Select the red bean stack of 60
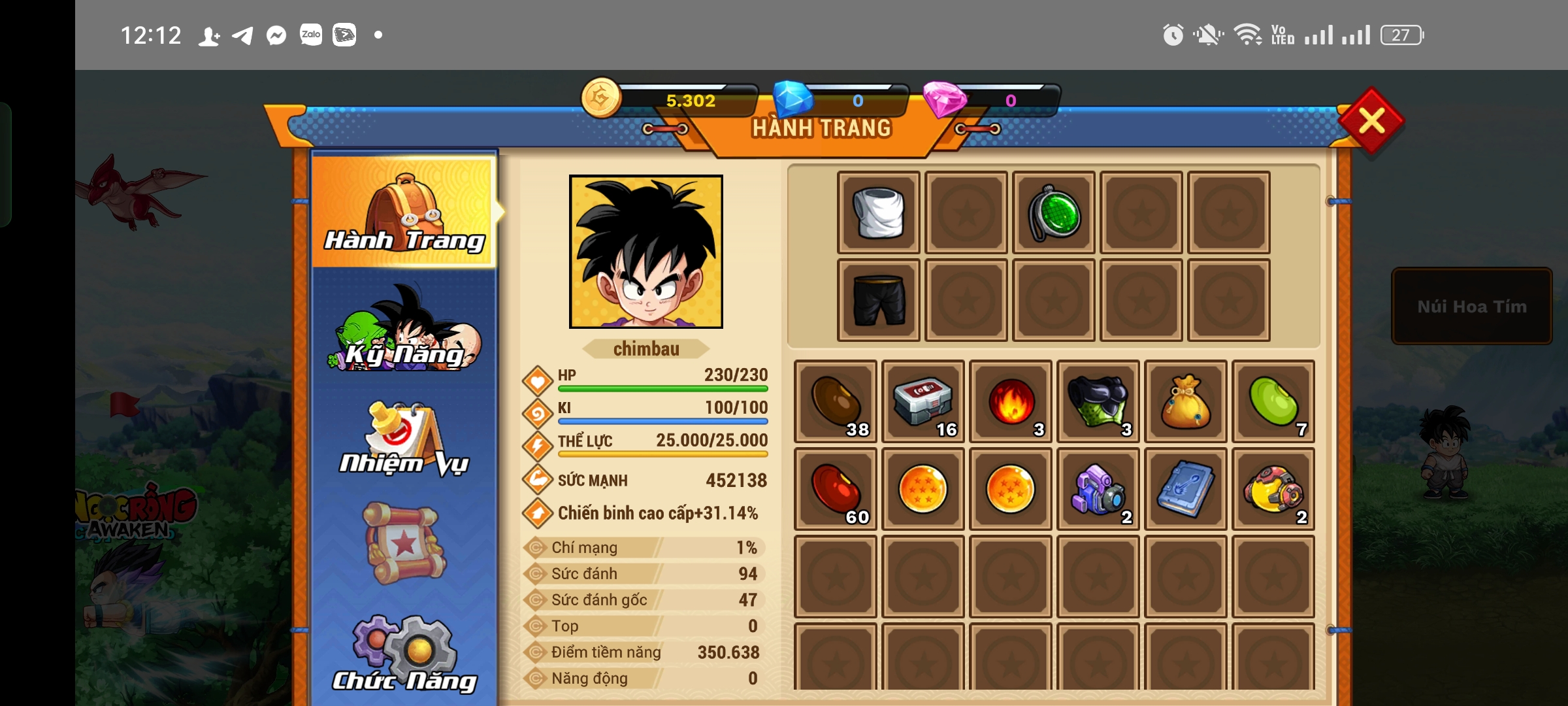1568x706 pixels. click(x=836, y=489)
